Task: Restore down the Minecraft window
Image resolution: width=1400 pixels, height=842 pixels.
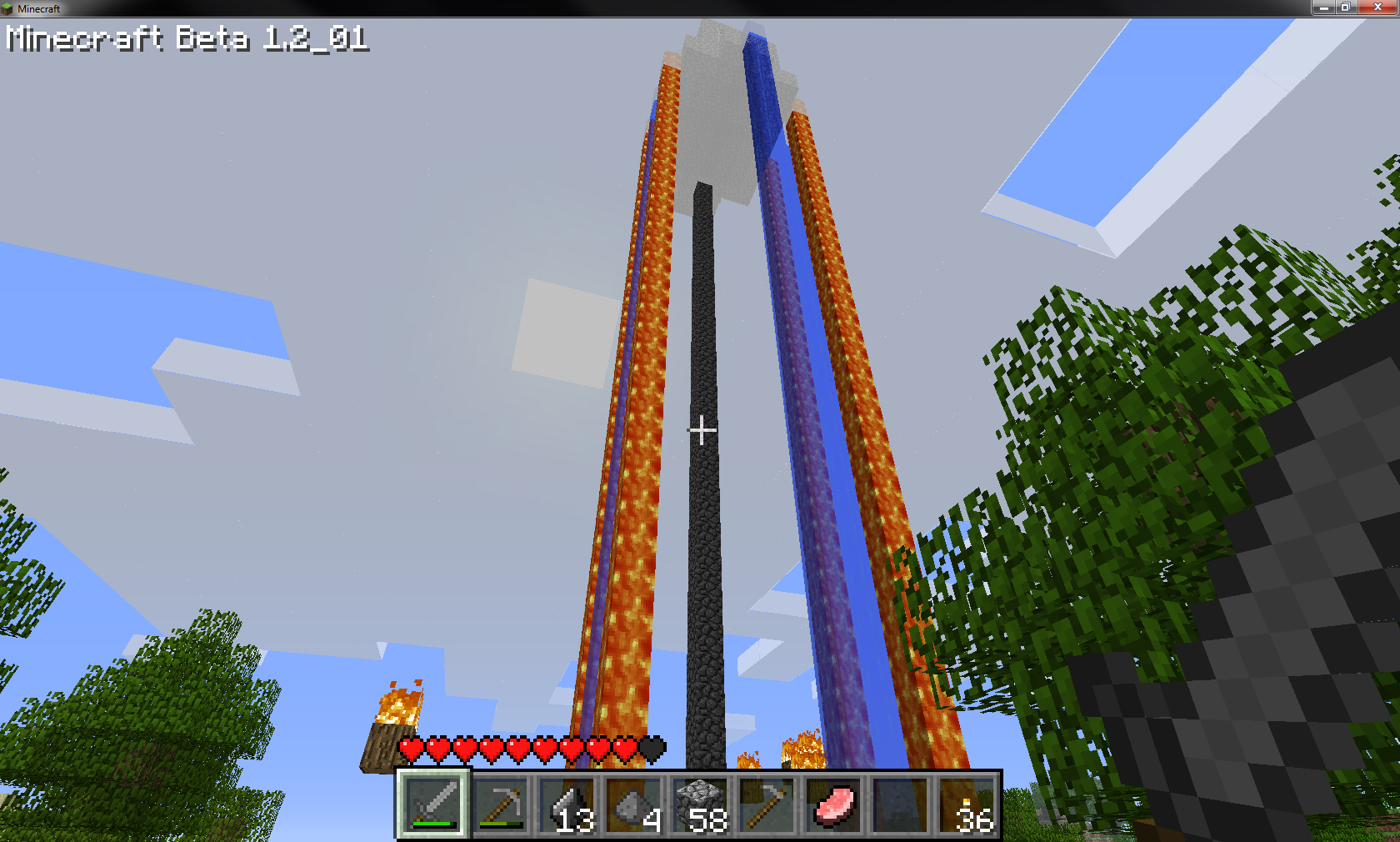Action: [1344, 8]
